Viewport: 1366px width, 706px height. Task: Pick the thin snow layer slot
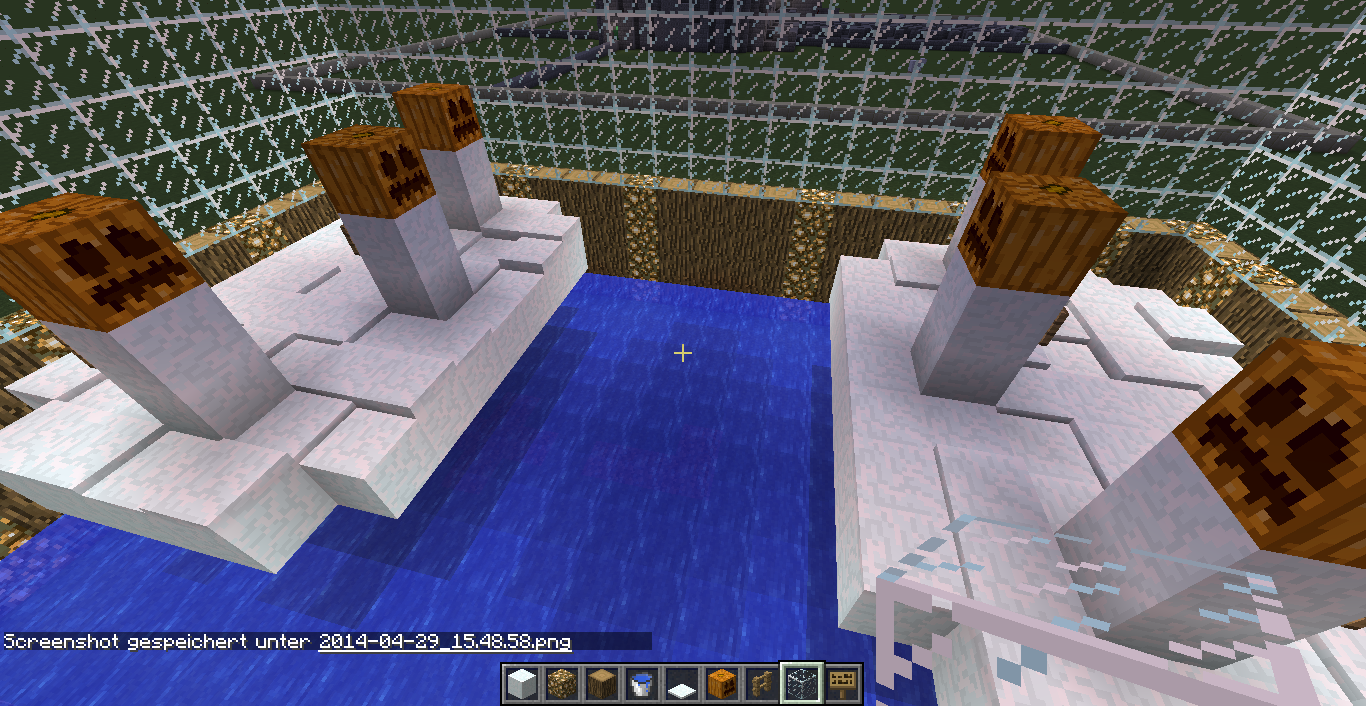click(681, 685)
